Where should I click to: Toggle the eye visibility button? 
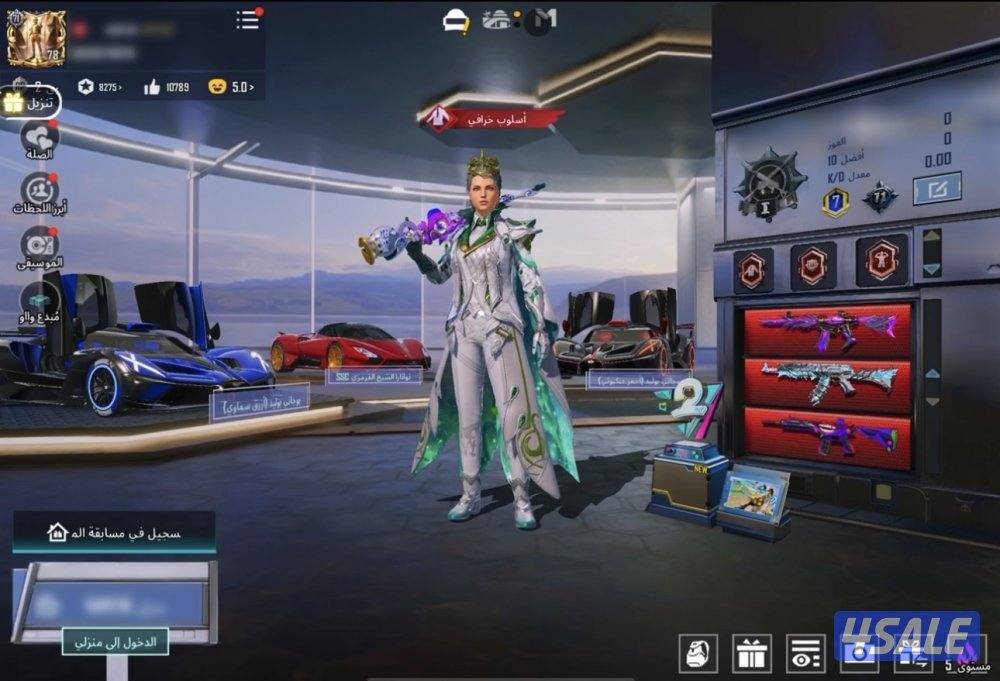click(x=805, y=653)
